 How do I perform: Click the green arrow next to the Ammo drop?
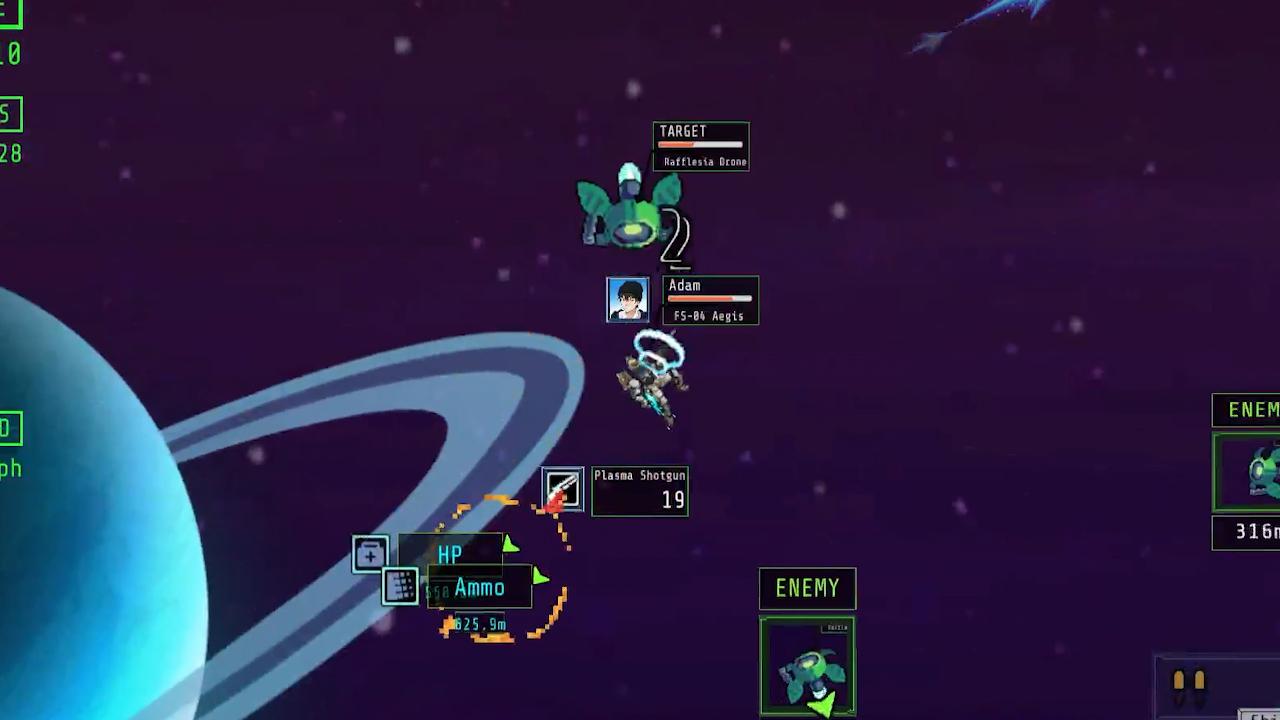[x=539, y=578]
